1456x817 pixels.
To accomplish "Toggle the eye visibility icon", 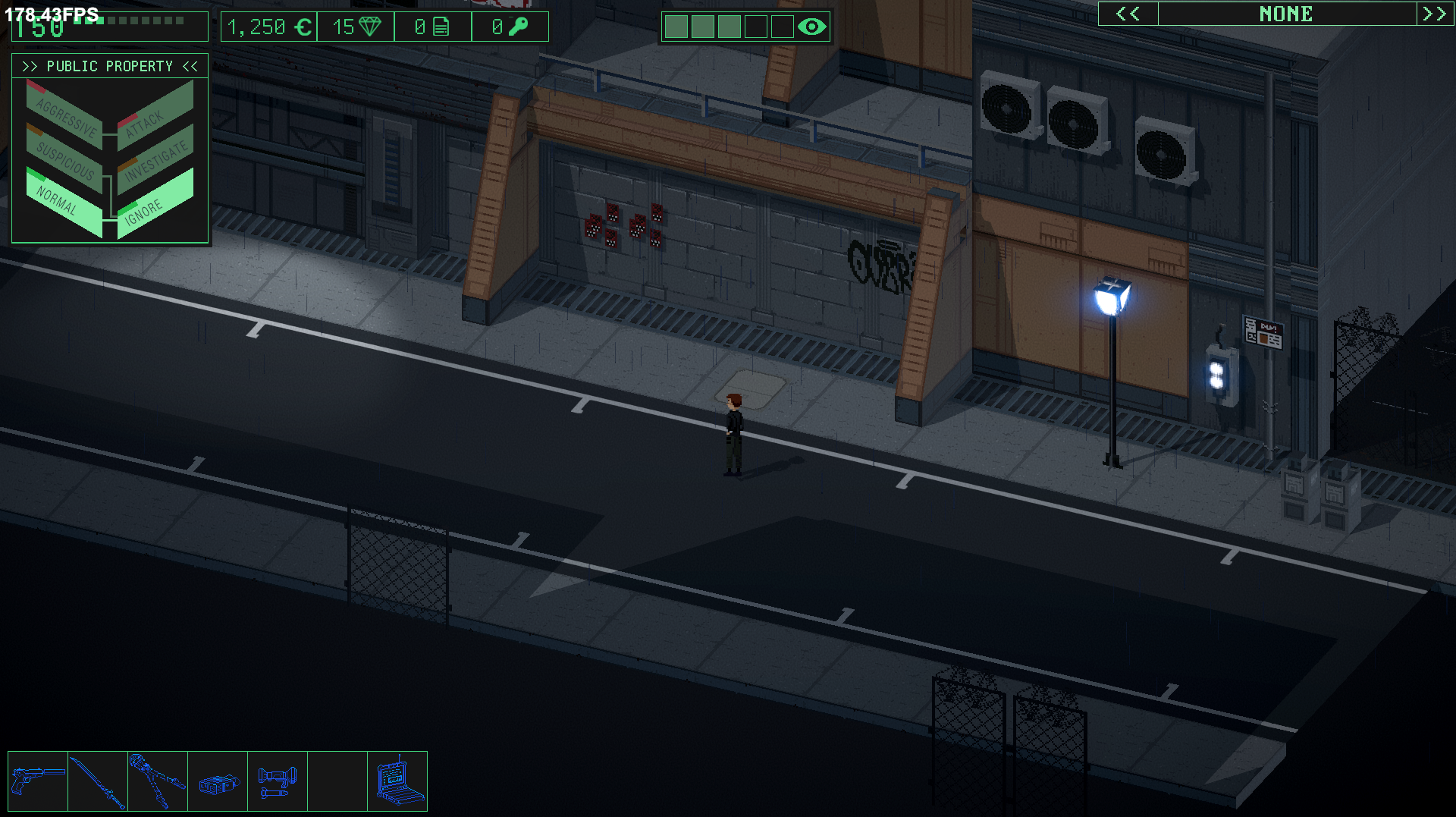I will pos(811,27).
